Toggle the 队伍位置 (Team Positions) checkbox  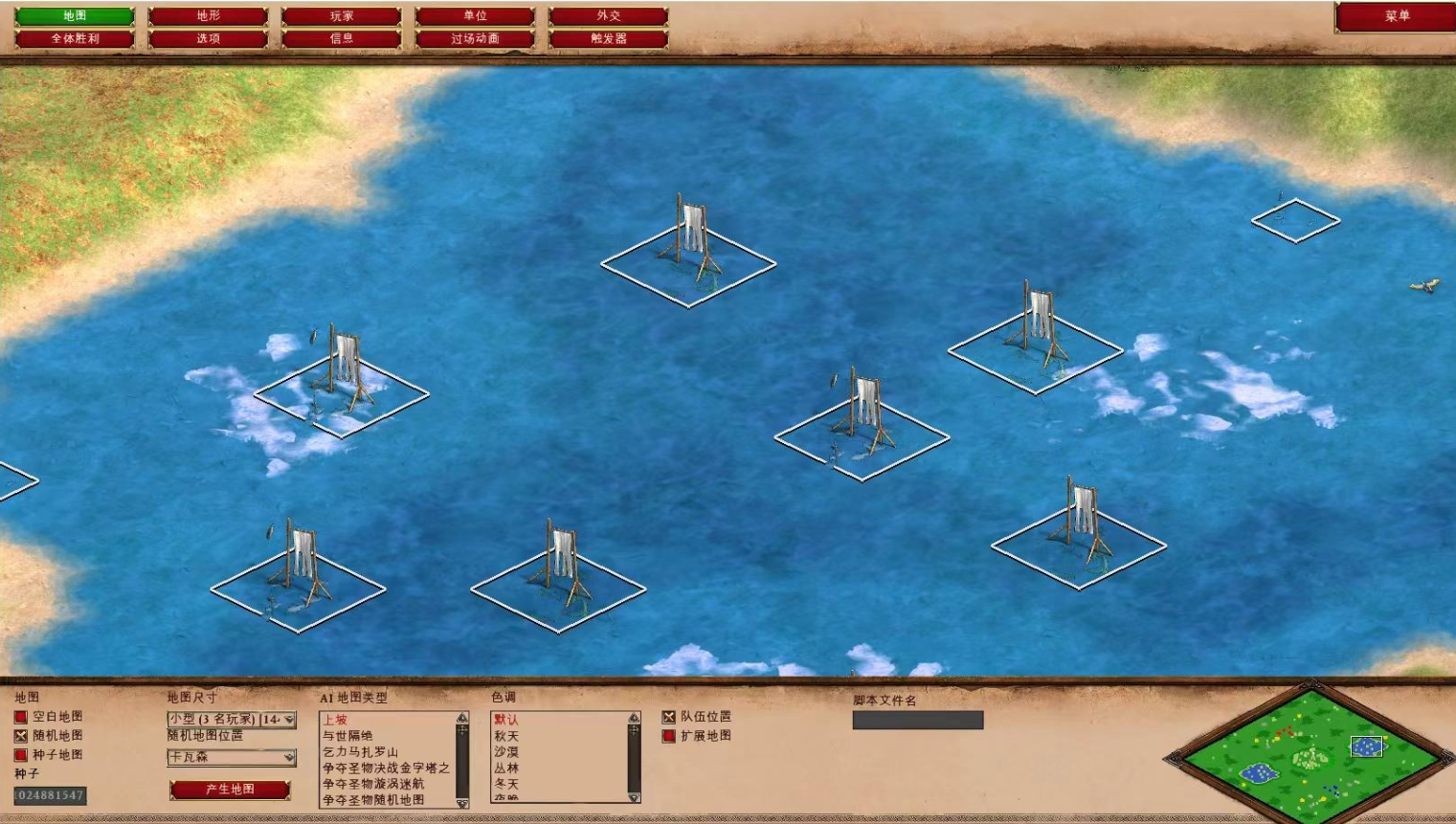[669, 717]
